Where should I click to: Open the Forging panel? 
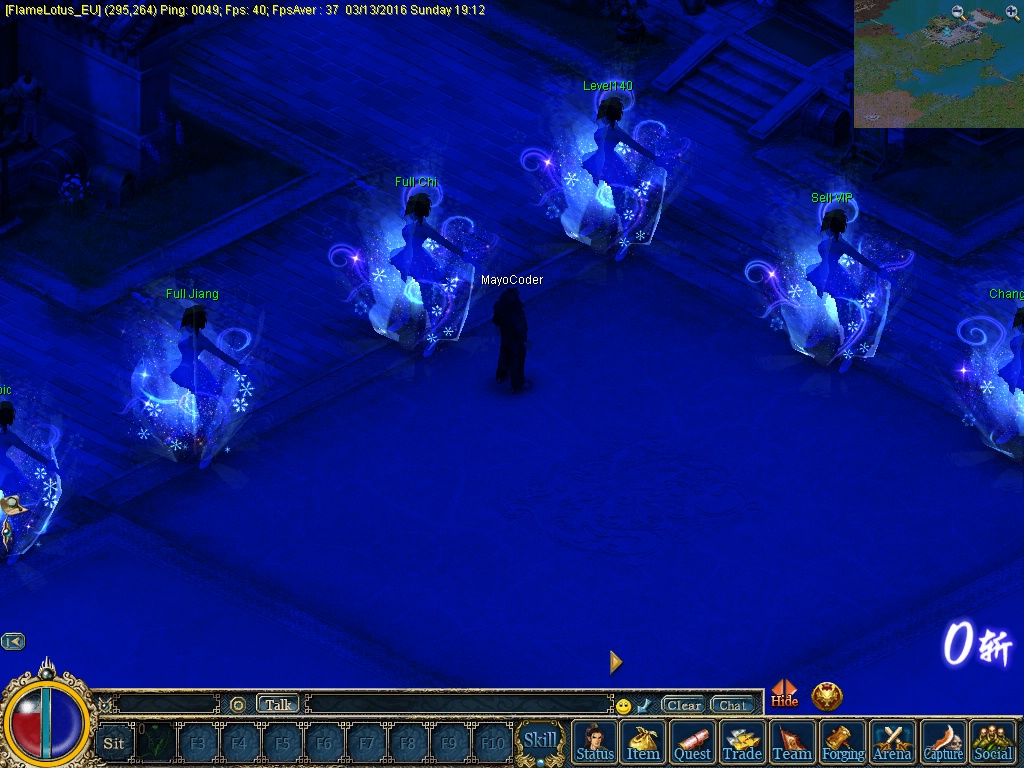[x=843, y=742]
